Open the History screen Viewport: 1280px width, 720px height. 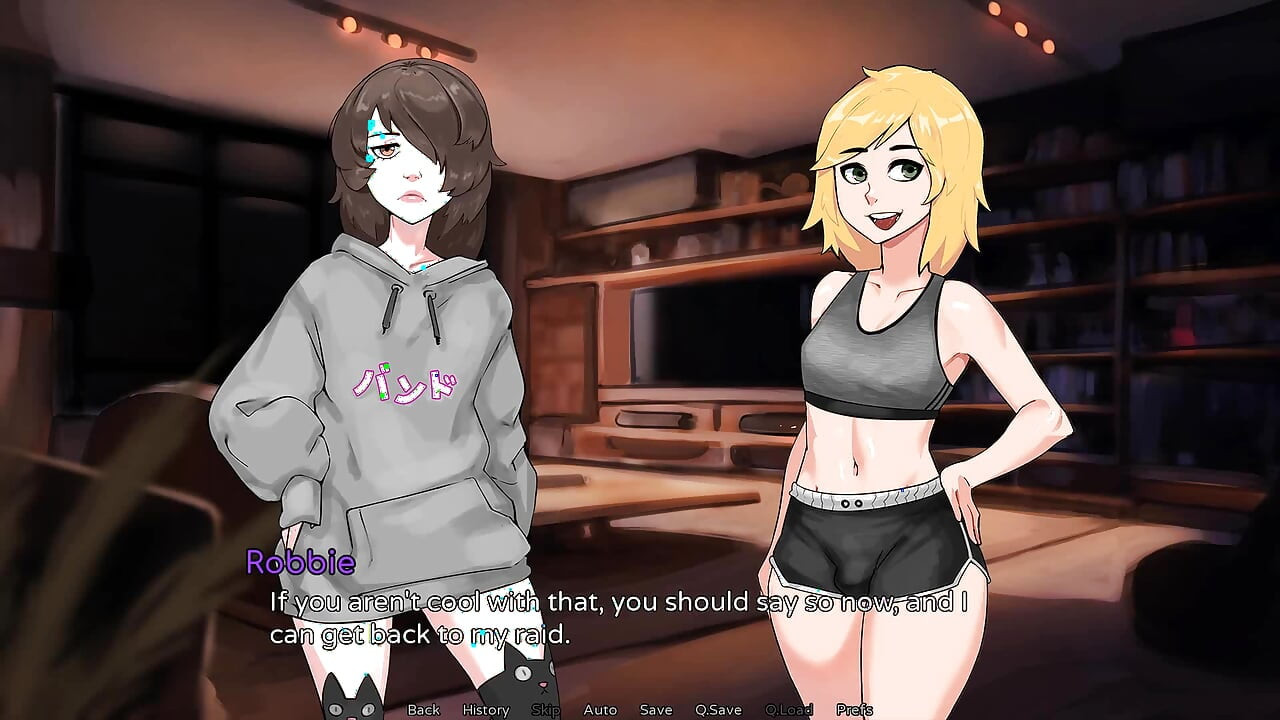pos(484,709)
